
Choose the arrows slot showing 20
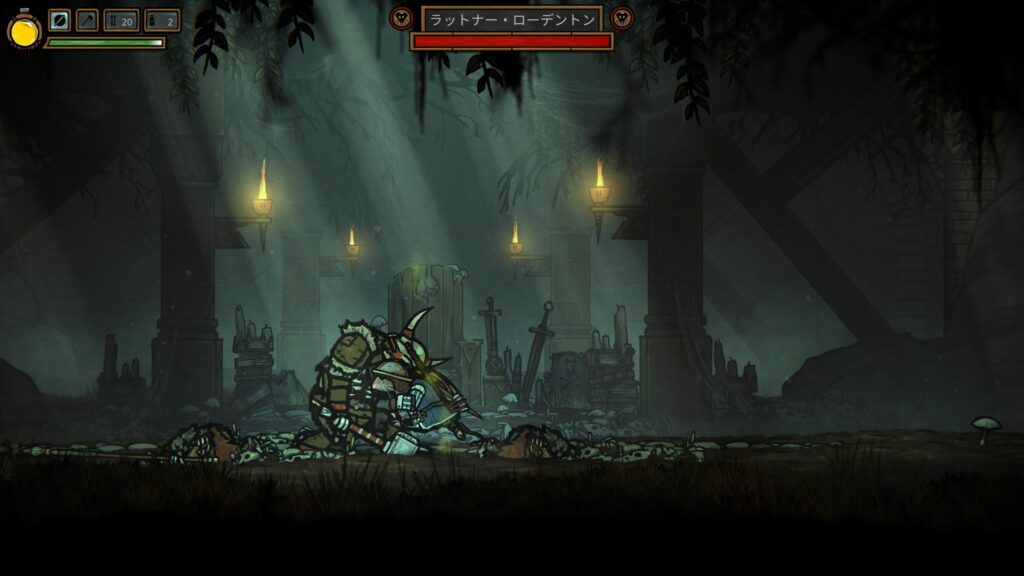coord(121,20)
